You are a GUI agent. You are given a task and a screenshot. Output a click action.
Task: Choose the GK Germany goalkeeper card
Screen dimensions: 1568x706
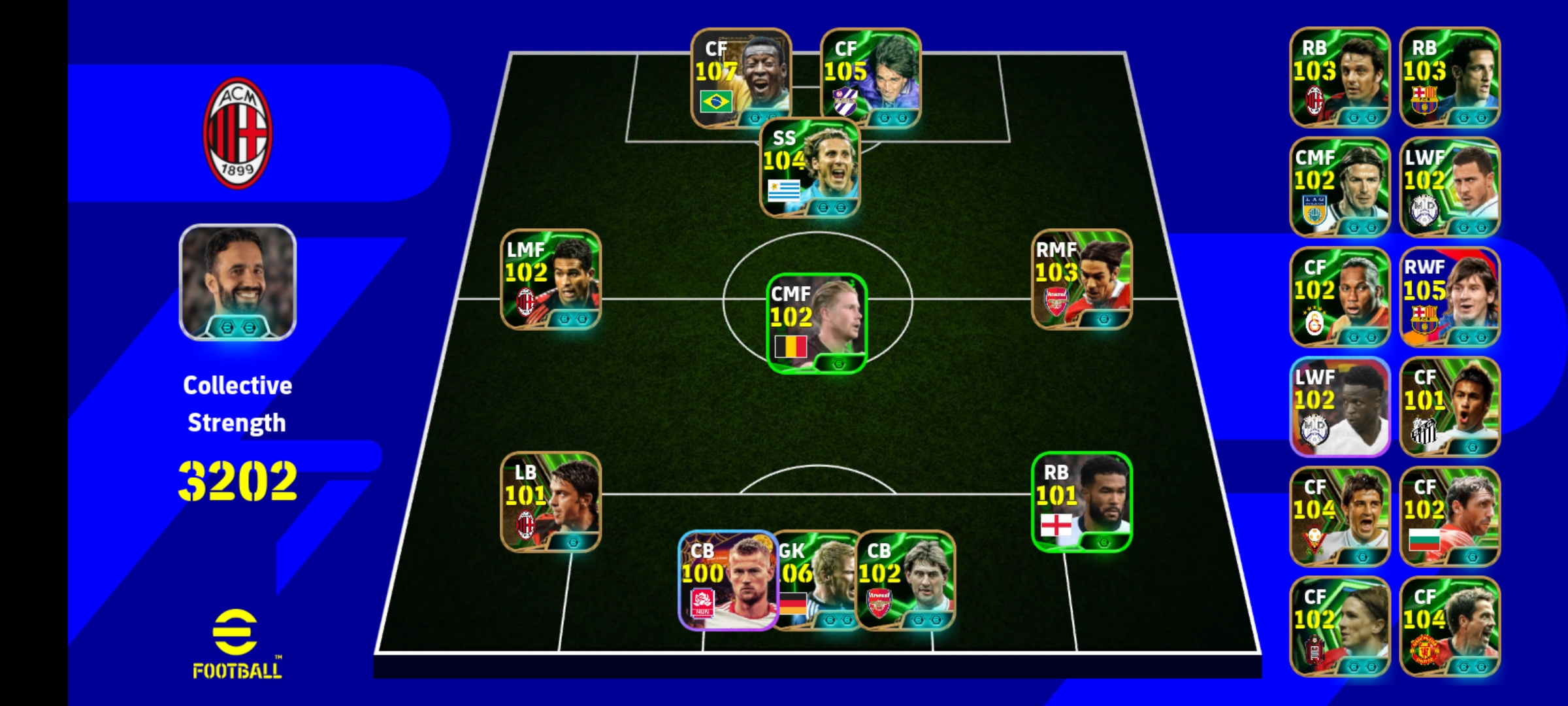[x=817, y=580]
